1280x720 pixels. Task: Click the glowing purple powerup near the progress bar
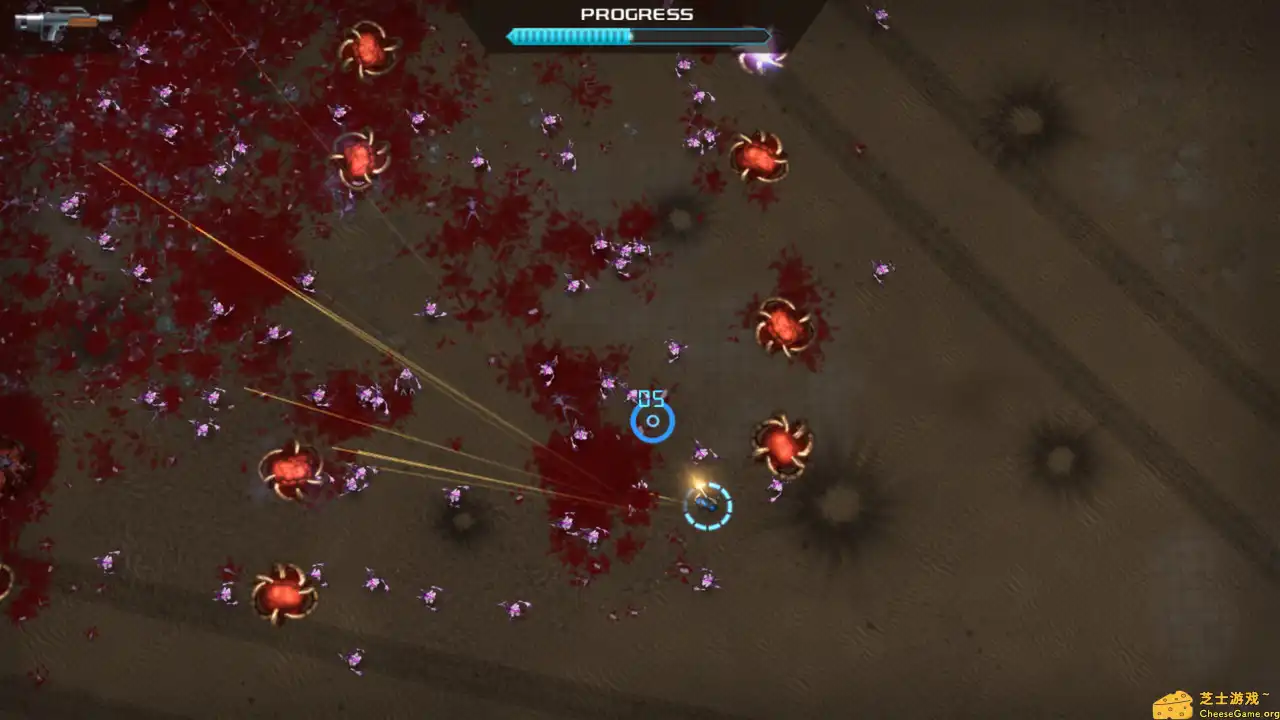pos(762,62)
